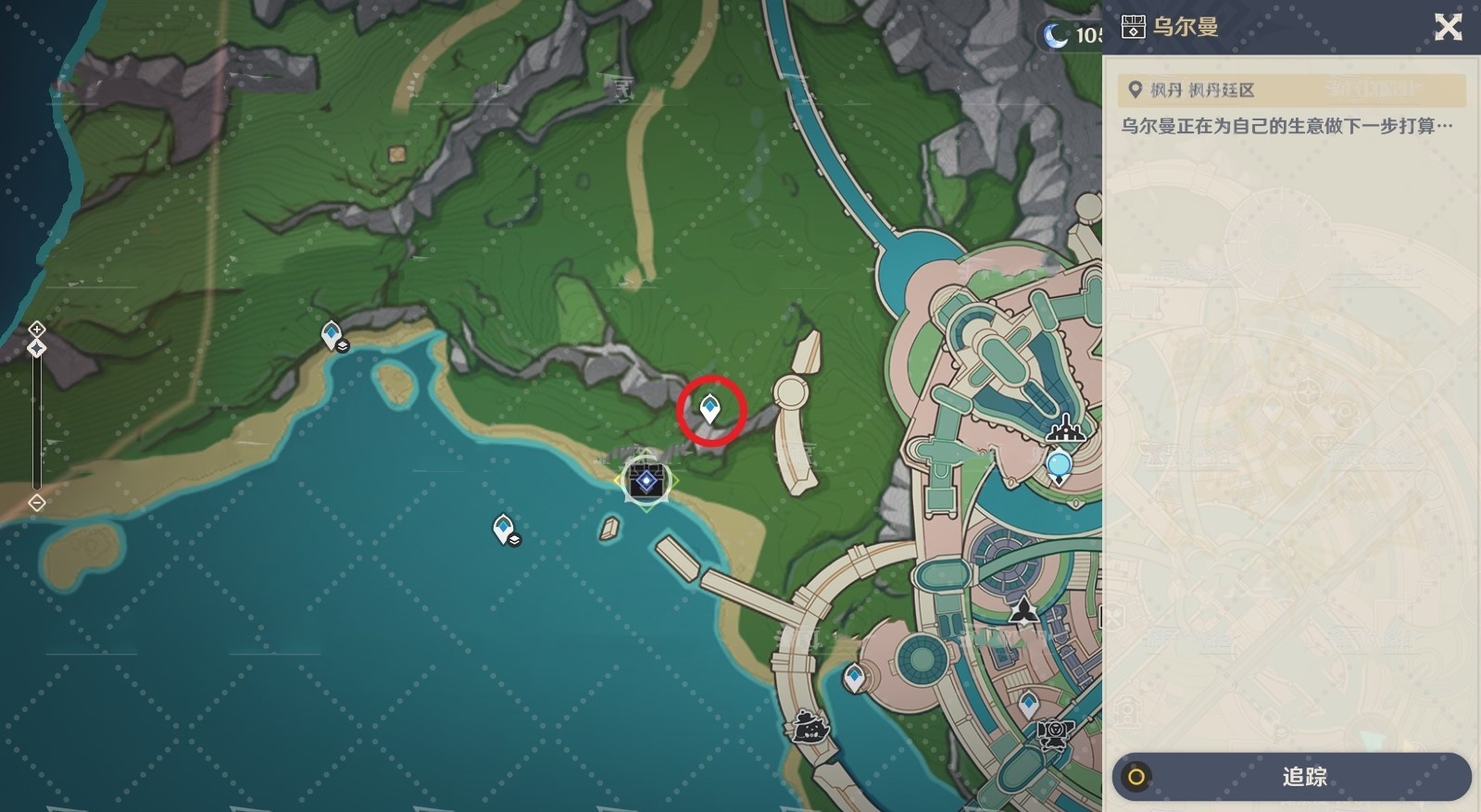Close the 乌尔曼 info panel
The height and width of the screenshot is (812, 1481).
[1448, 28]
